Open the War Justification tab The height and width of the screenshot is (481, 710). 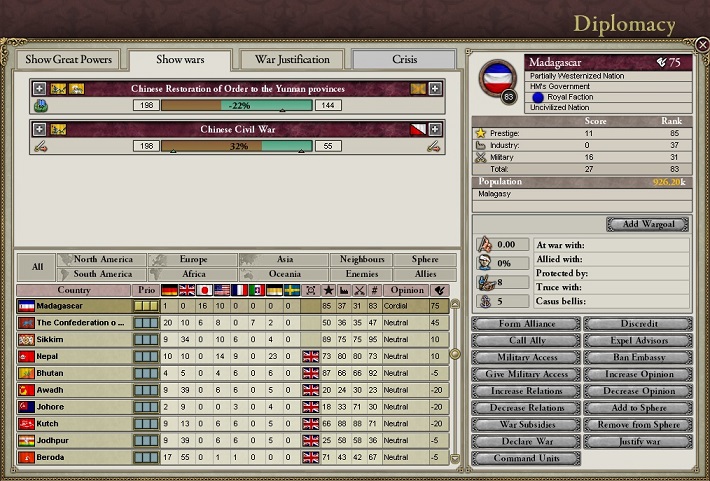pos(292,59)
